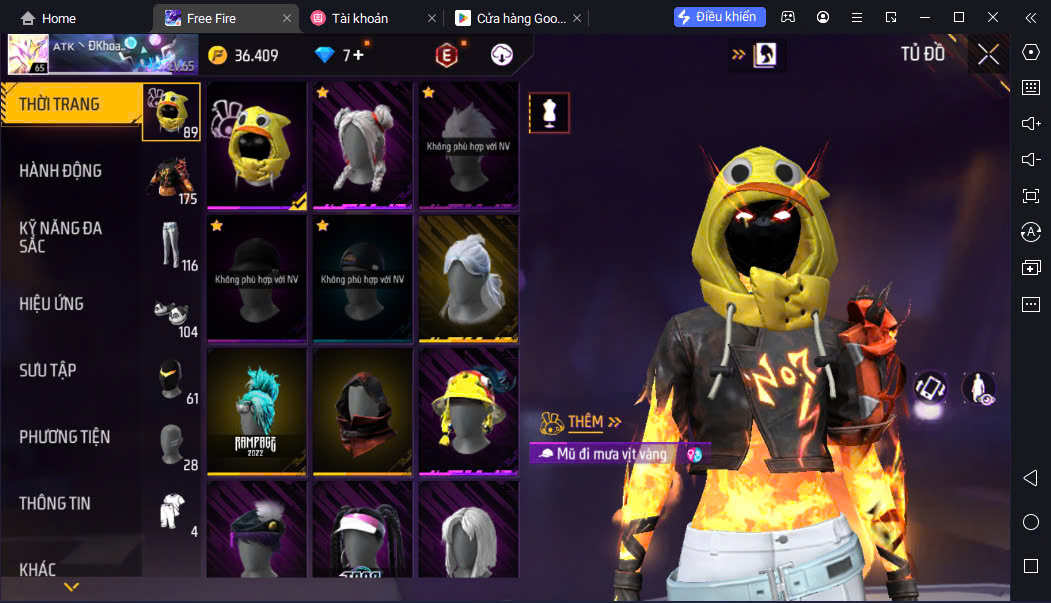Select the white hair buns headpiece
The image size is (1051, 603).
(x=362, y=145)
